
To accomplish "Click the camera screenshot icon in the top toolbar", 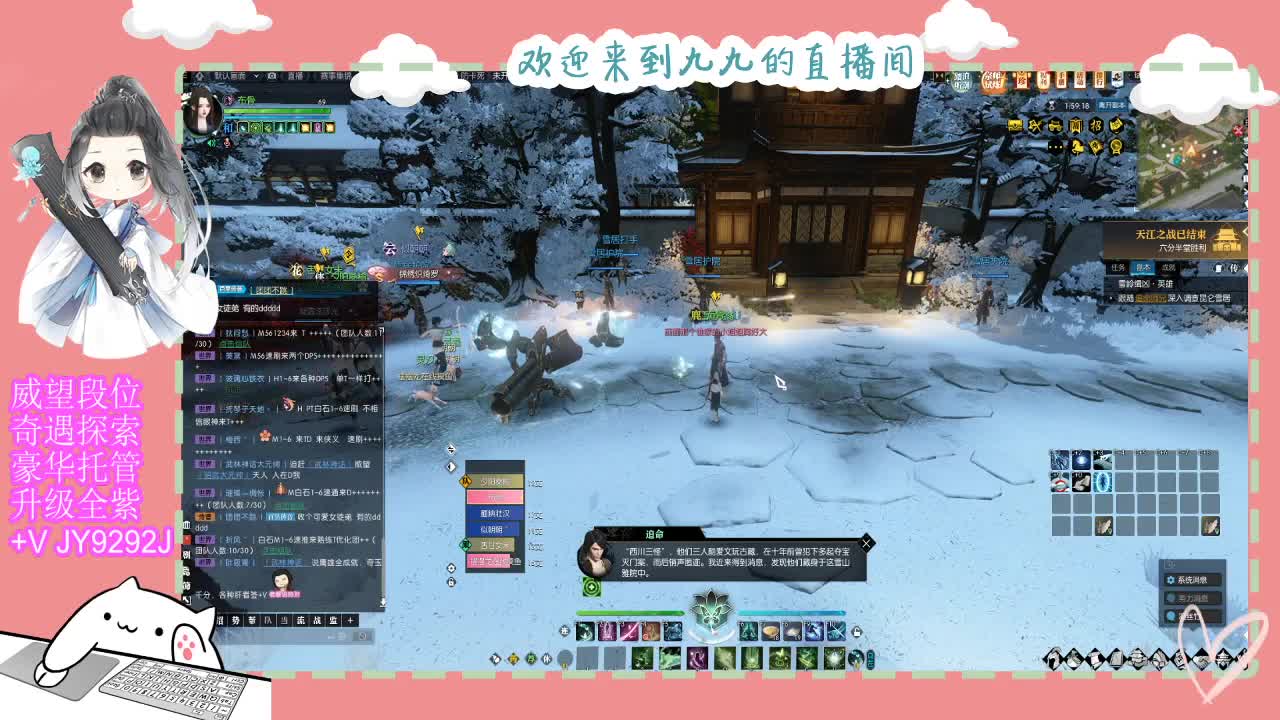I will coord(271,76).
